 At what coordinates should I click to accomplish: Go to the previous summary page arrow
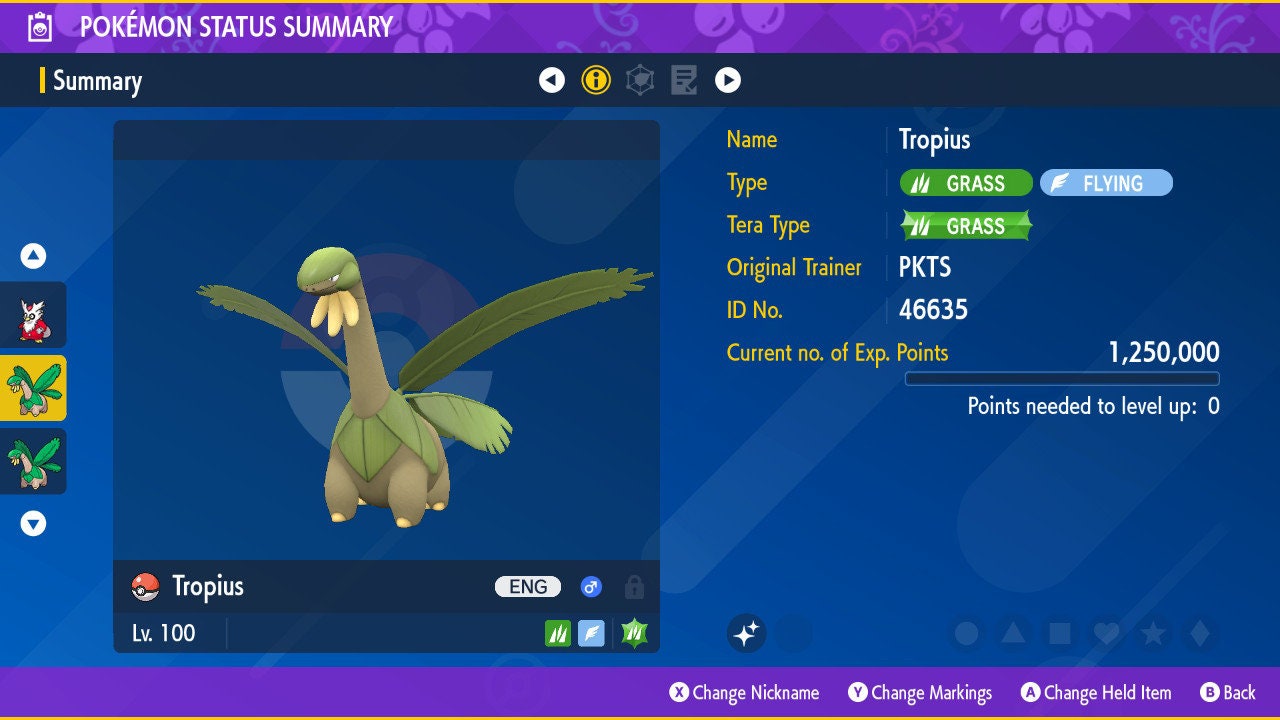click(x=552, y=80)
